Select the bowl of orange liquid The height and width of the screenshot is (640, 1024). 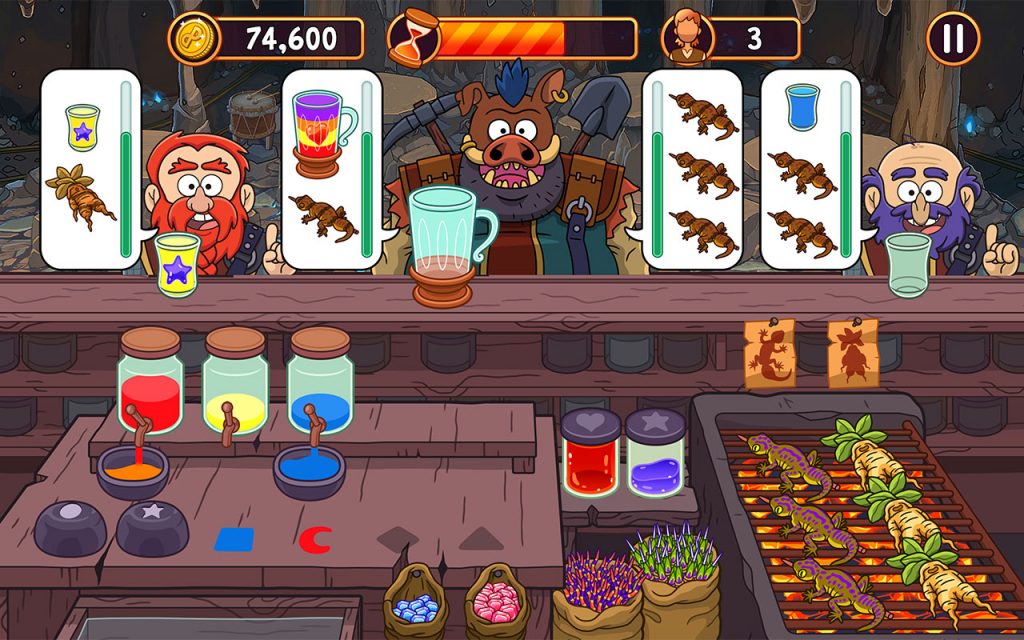(x=132, y=470)
